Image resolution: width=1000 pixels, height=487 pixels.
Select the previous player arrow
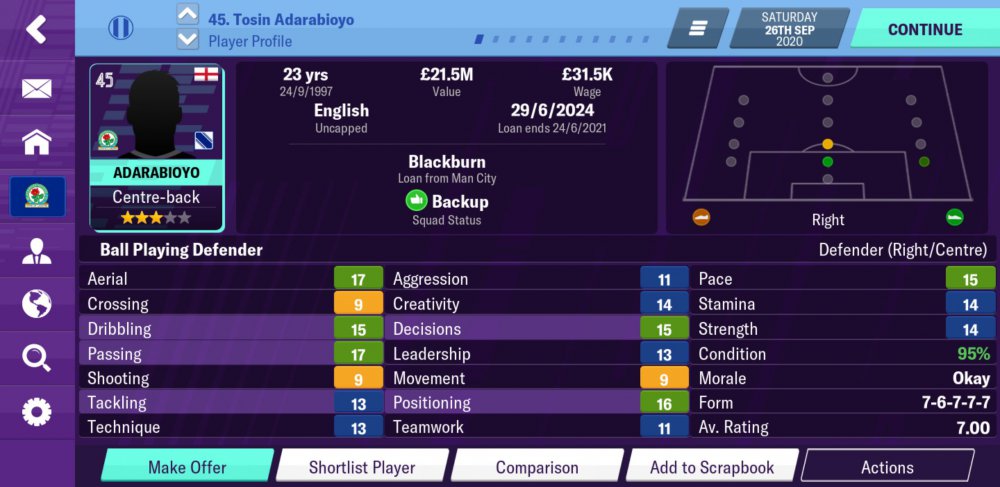187,15
